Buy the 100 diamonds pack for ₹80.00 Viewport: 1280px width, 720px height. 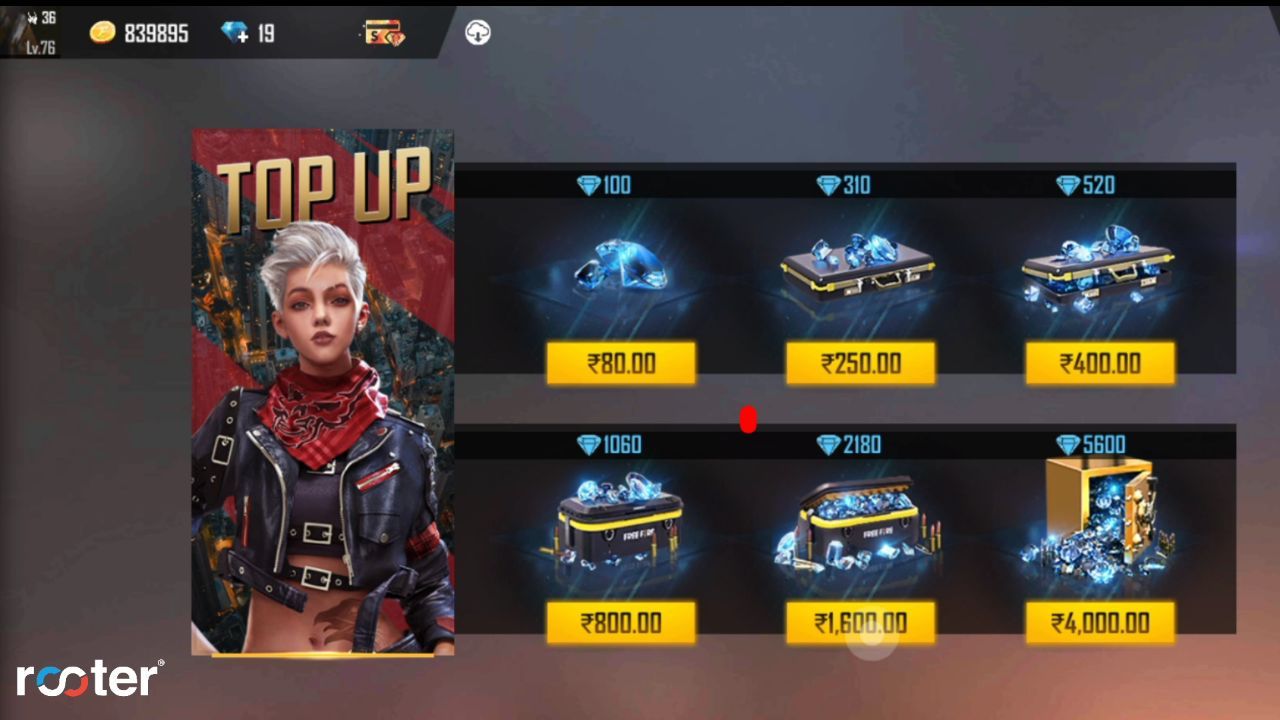click(620, 363)
